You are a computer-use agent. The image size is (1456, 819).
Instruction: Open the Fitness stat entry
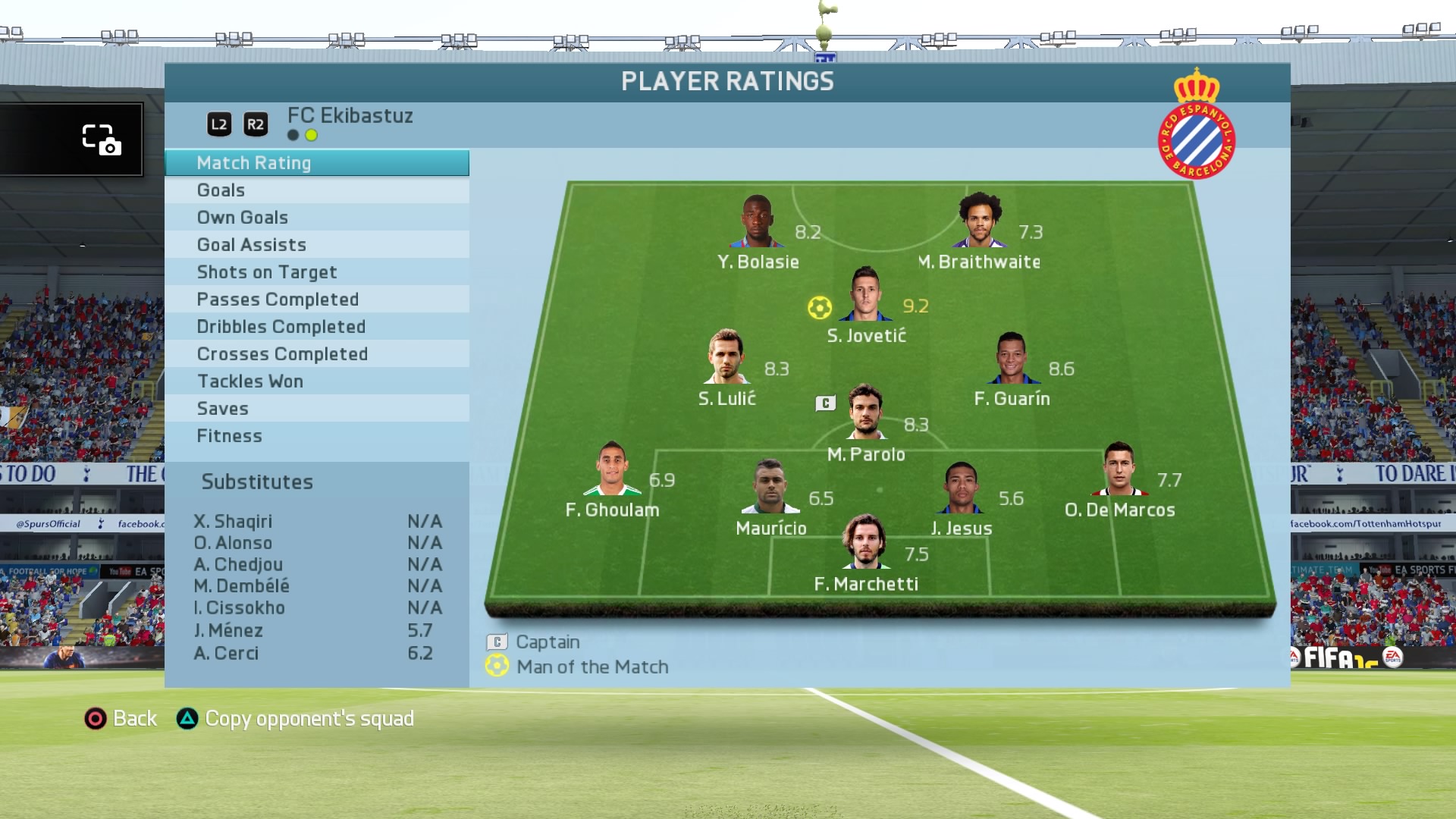[317, 436]
